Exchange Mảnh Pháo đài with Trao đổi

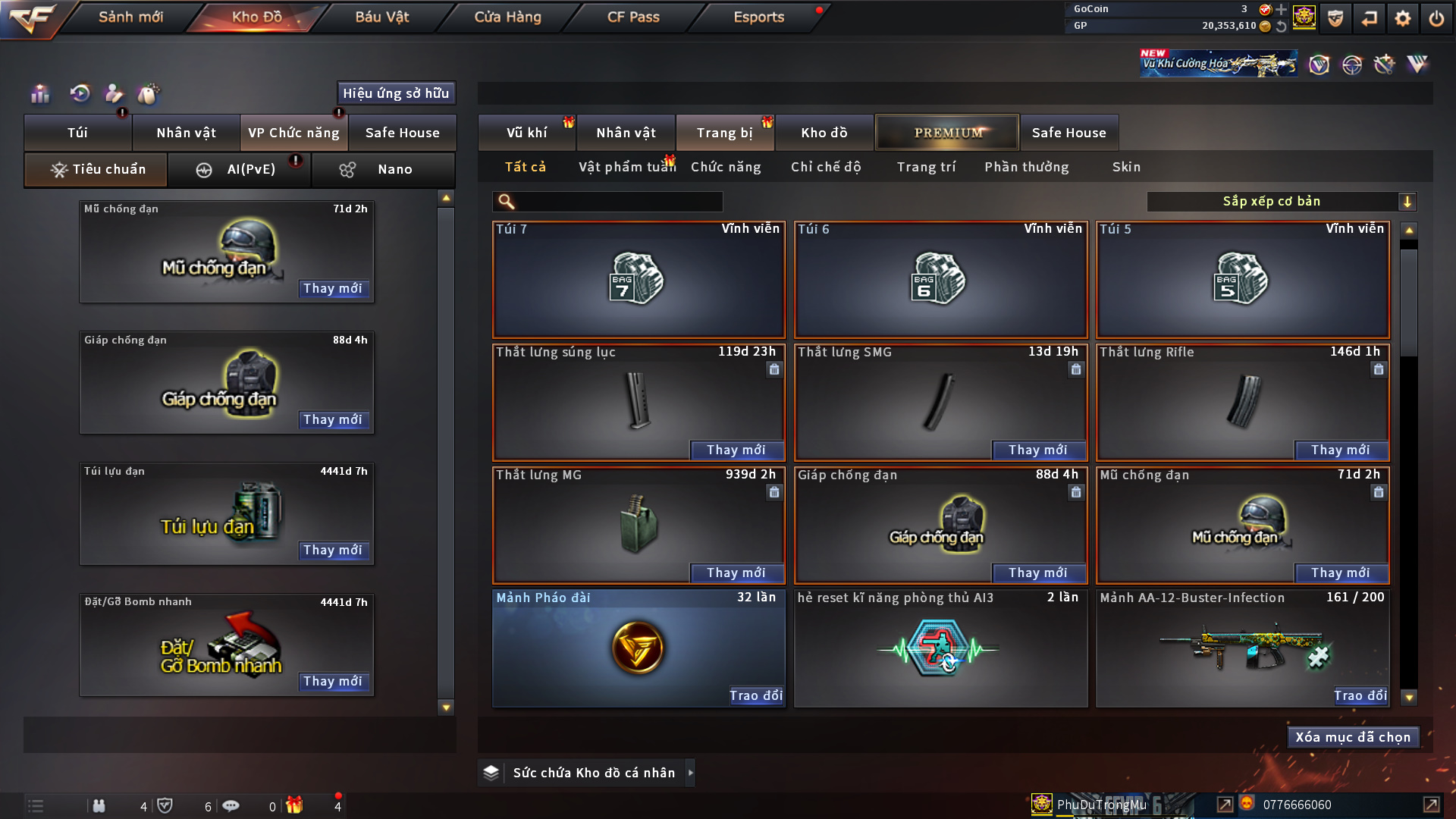tap(755, 695)
